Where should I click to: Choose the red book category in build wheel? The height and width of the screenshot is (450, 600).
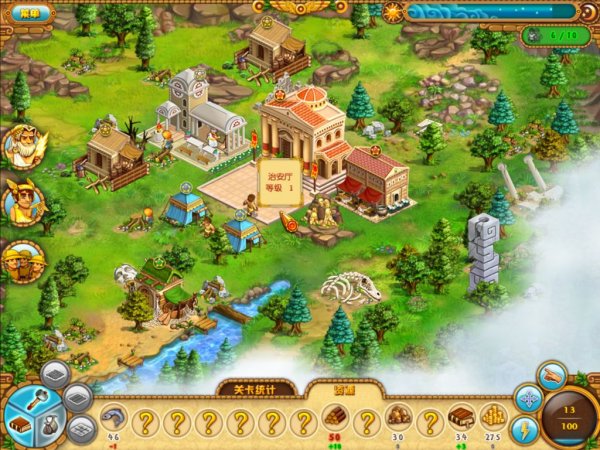[x=22, y=424]
